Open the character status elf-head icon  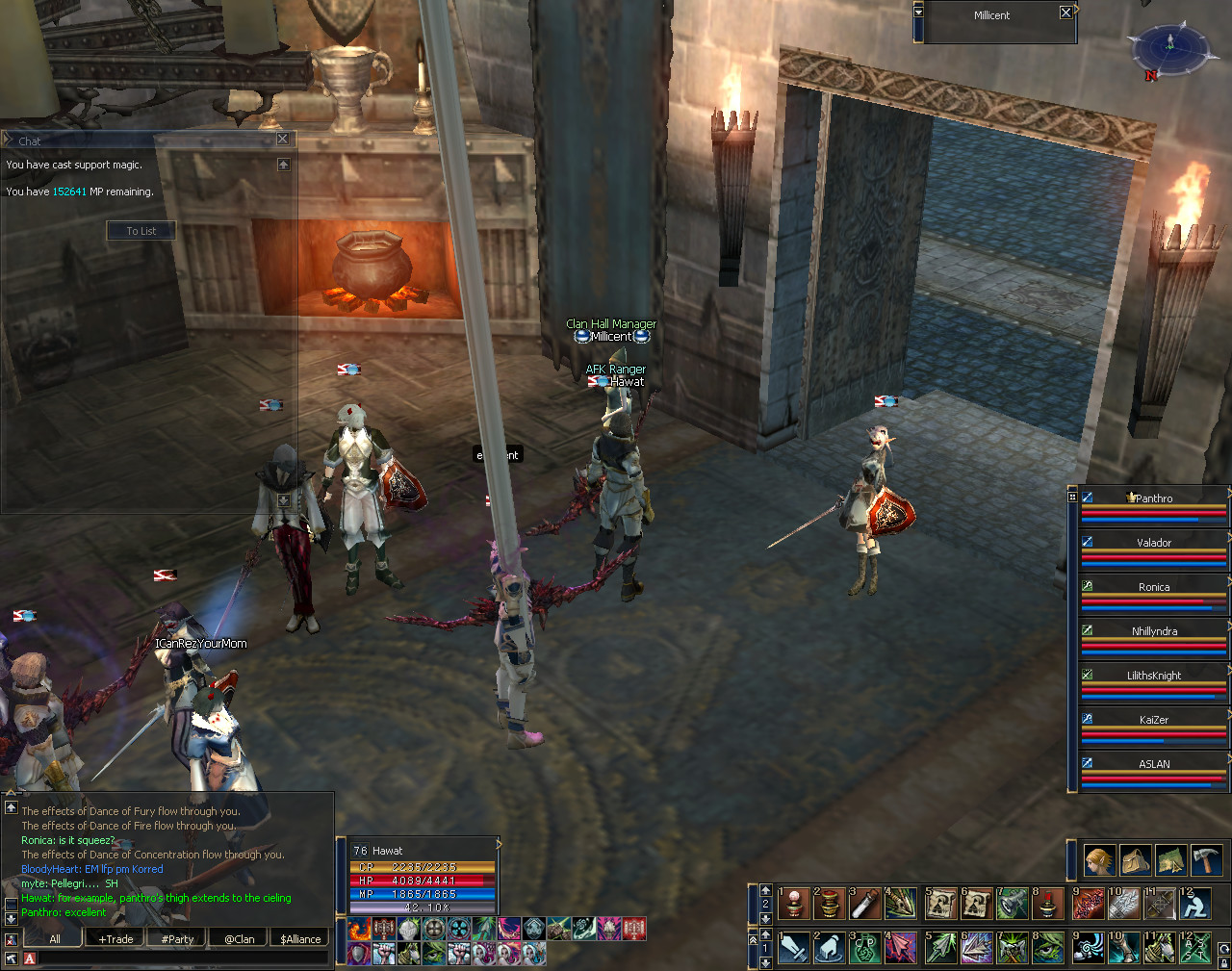[1100, 859]
